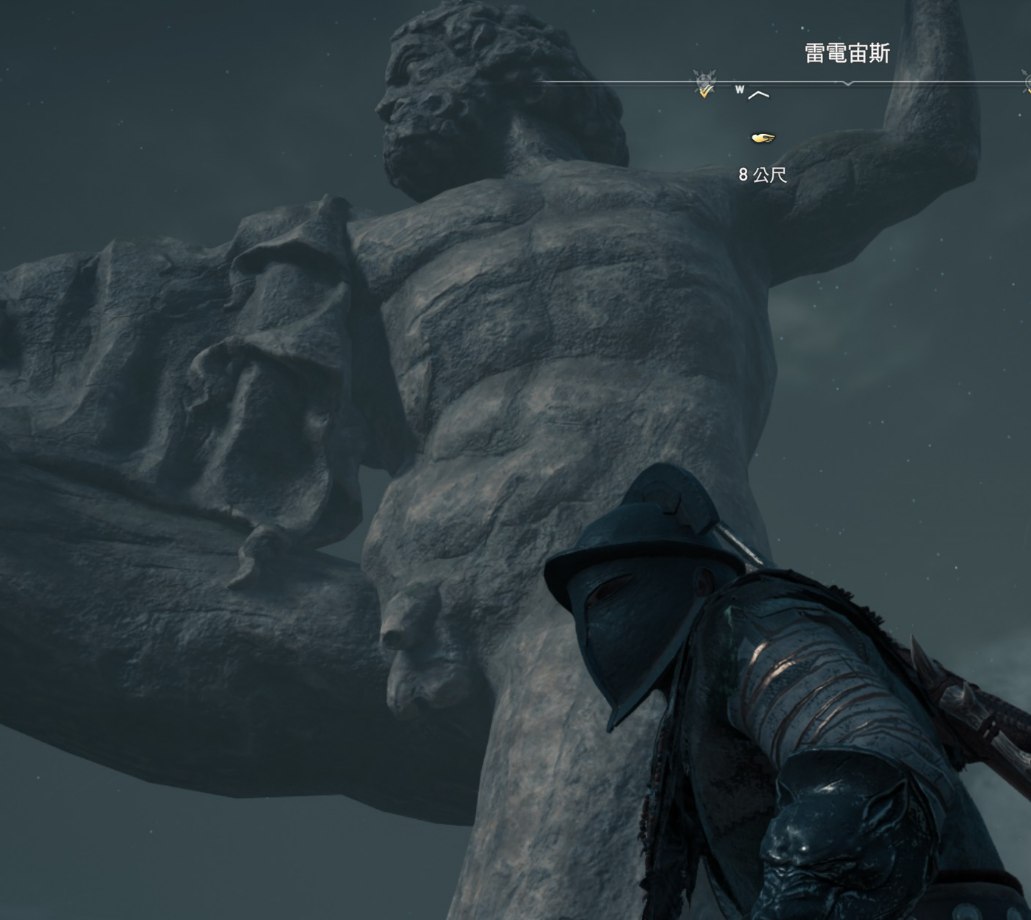
Task: Click the golden hand objective marker
Action: pyautogui.click(x=762, y=137)
